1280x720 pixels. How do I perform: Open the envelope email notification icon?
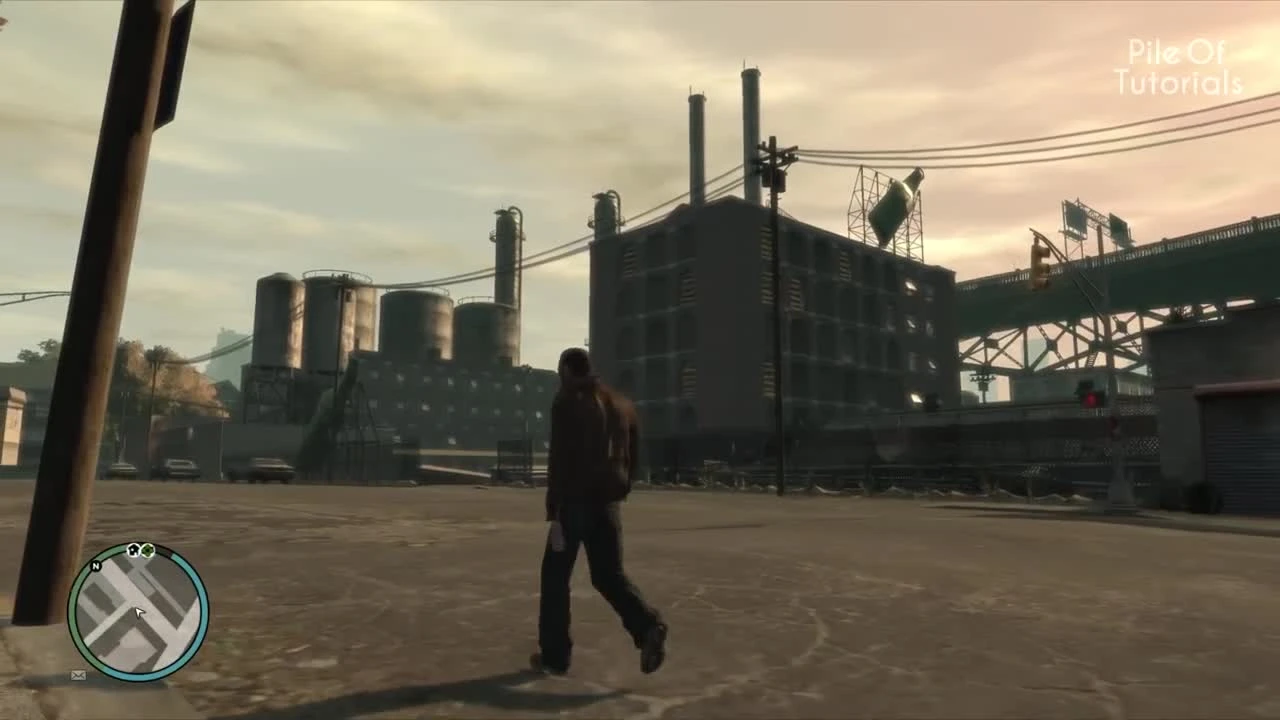[x=78, y=675]
